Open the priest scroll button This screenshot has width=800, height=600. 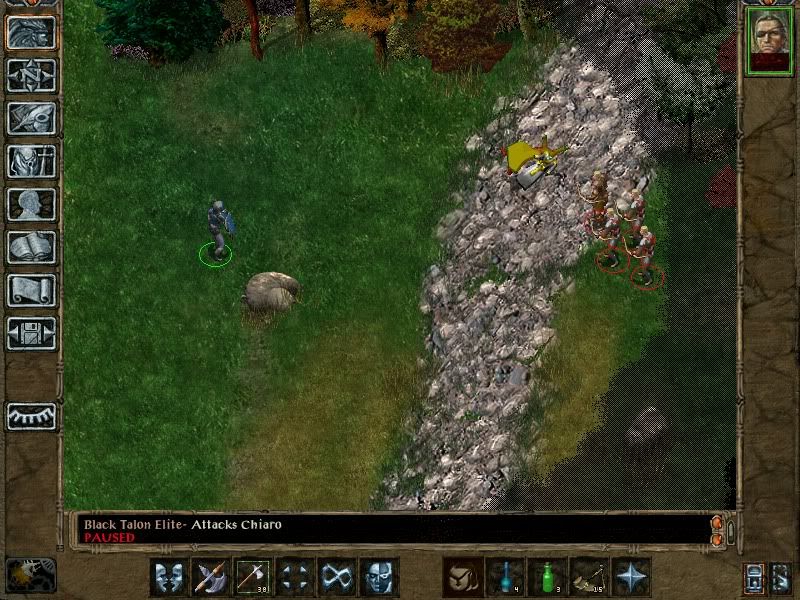tap(31, 290)
